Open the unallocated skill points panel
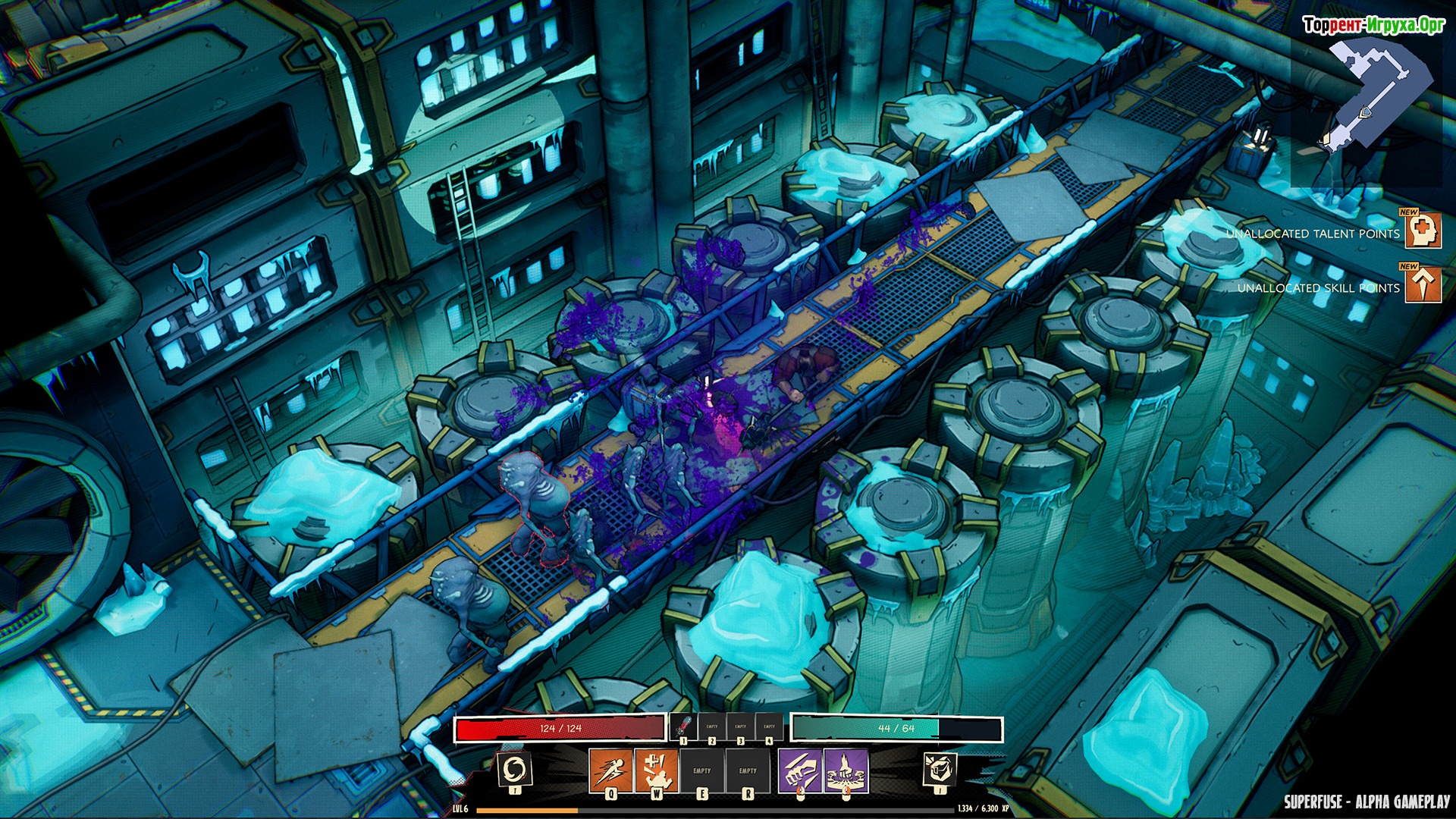The height and width of the screenshot is (819, 1456). (x=1423, y=284)
